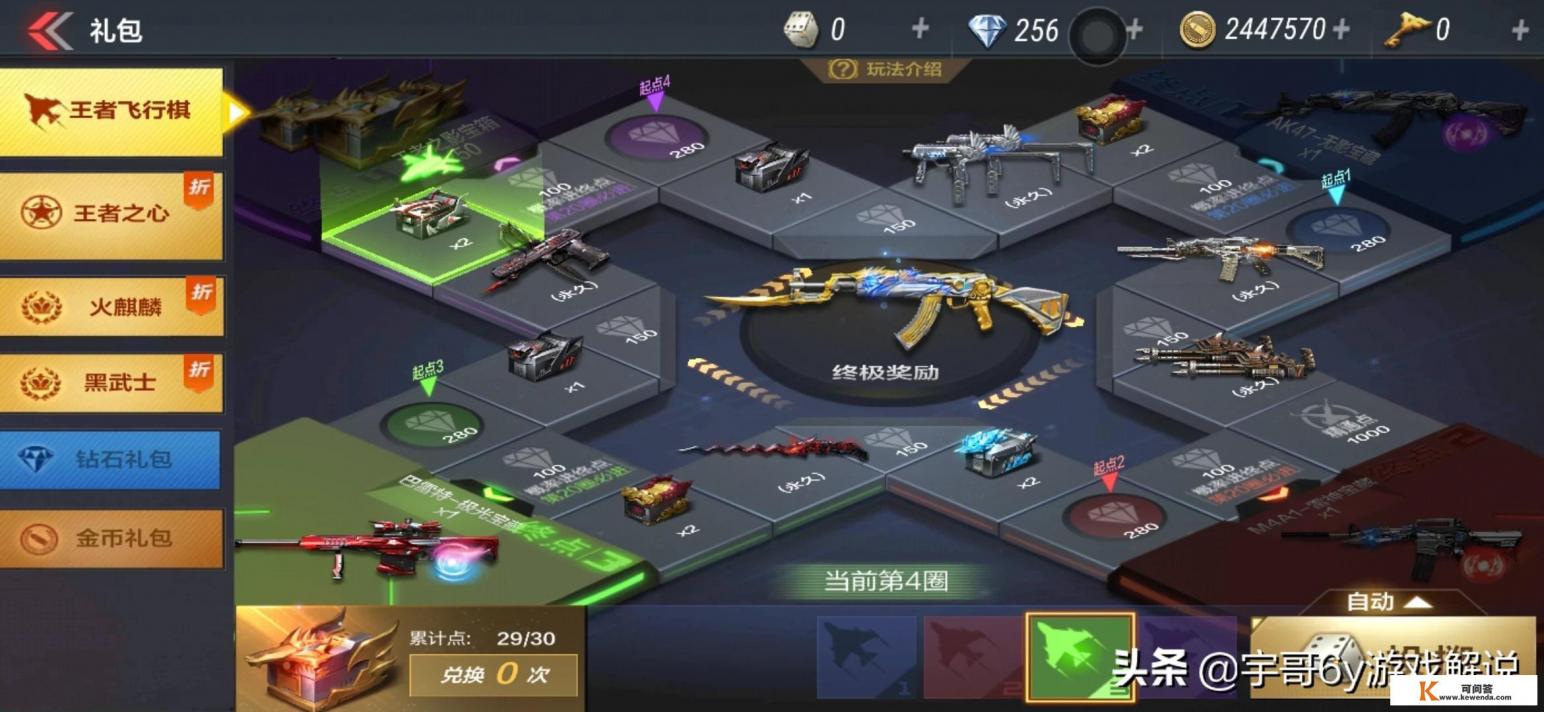This screenshot has width=1544, height=712.
Task: Go back using the red arrow button
Action: click(50, 30)
